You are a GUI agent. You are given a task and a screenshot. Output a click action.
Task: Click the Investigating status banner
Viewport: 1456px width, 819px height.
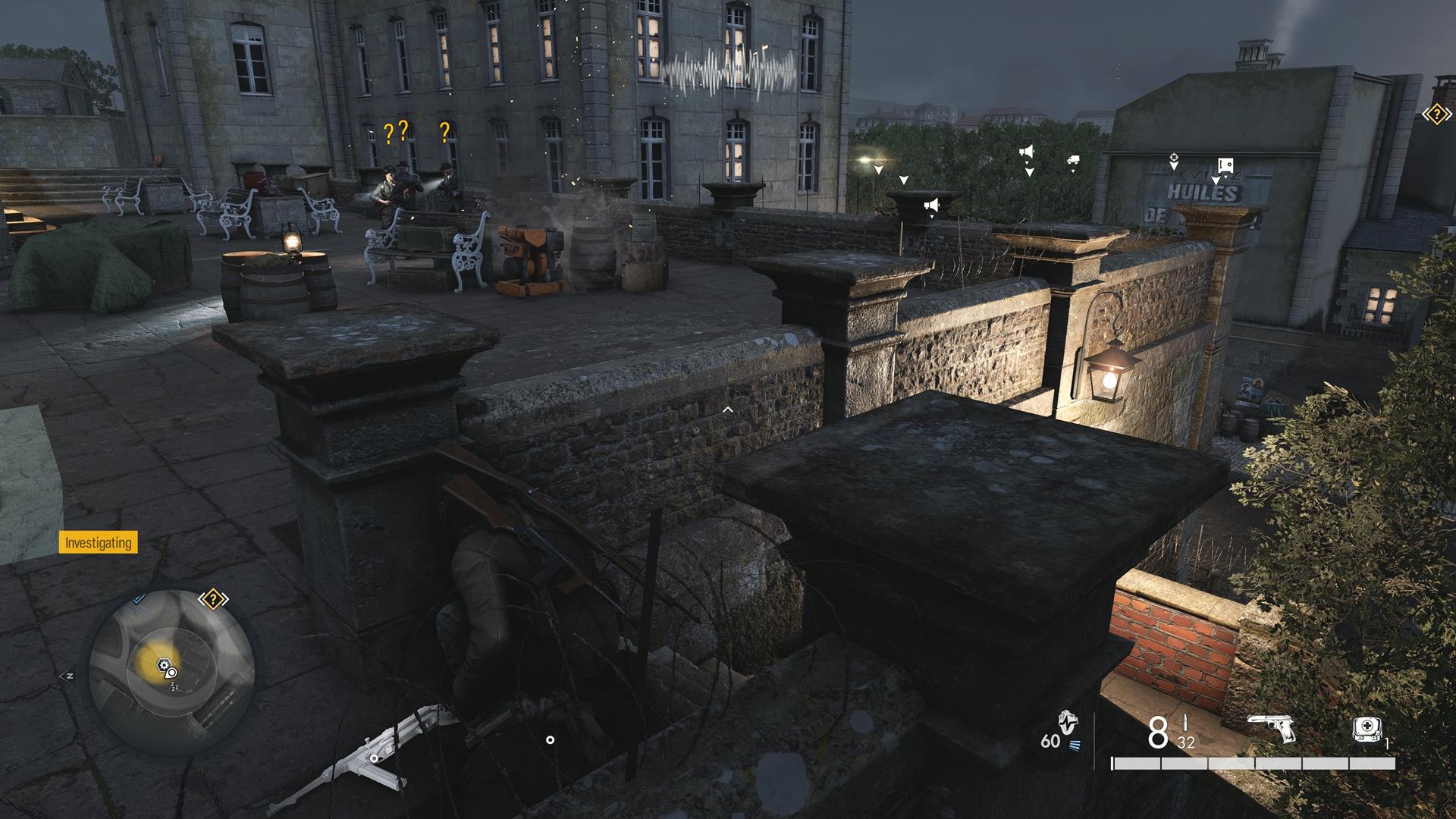(x=97, y=544)
